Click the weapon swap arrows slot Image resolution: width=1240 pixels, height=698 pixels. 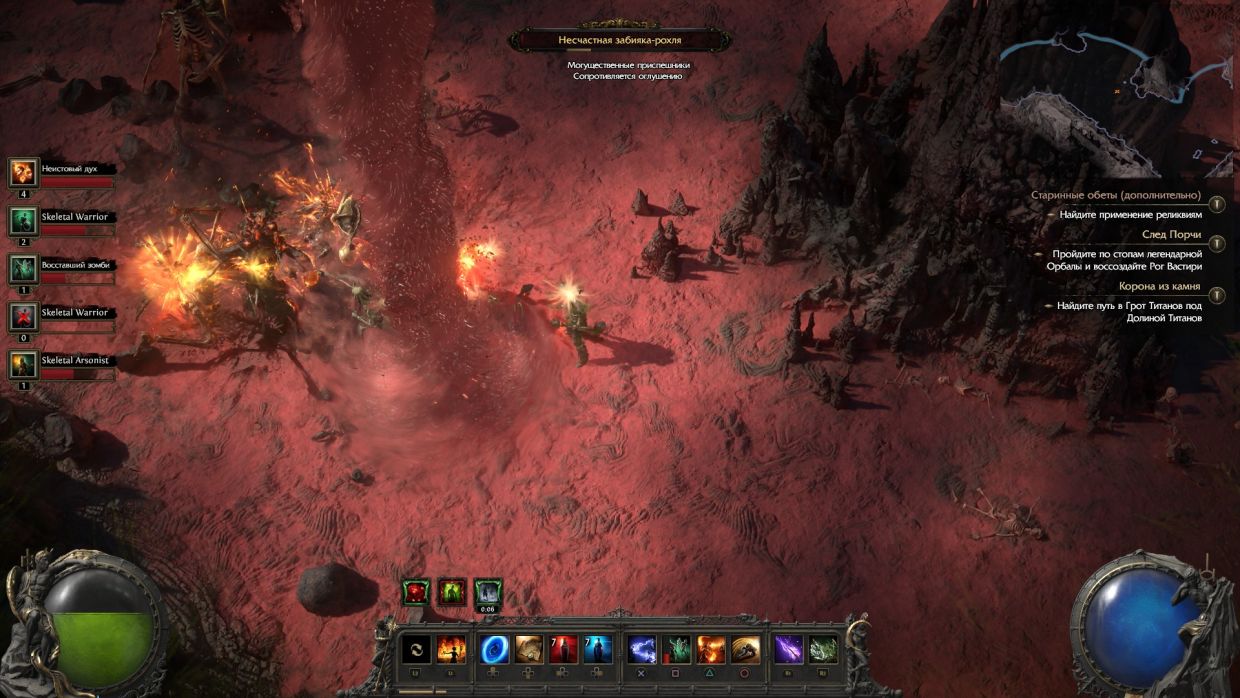[x=416, y=650]
